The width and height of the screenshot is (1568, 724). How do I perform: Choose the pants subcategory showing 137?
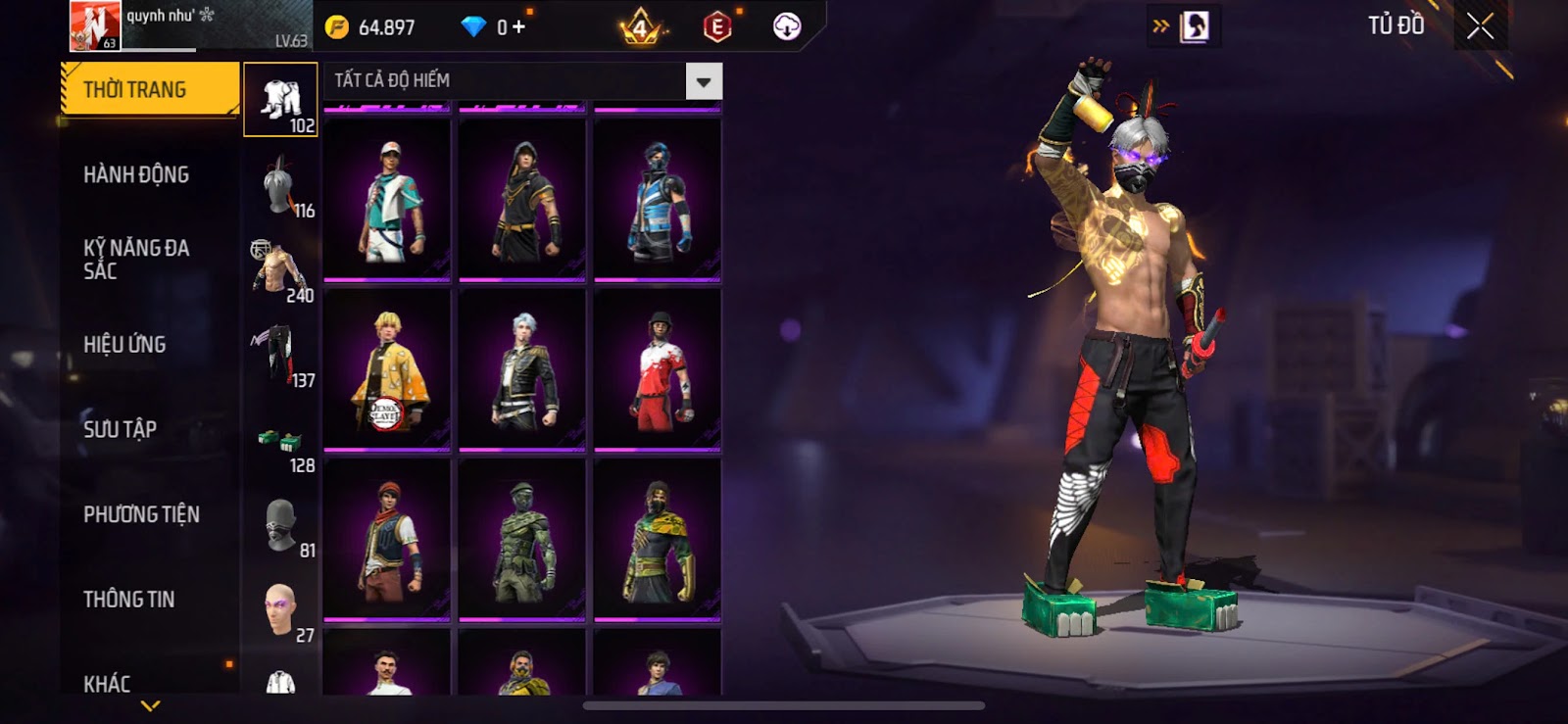(280, 355)
